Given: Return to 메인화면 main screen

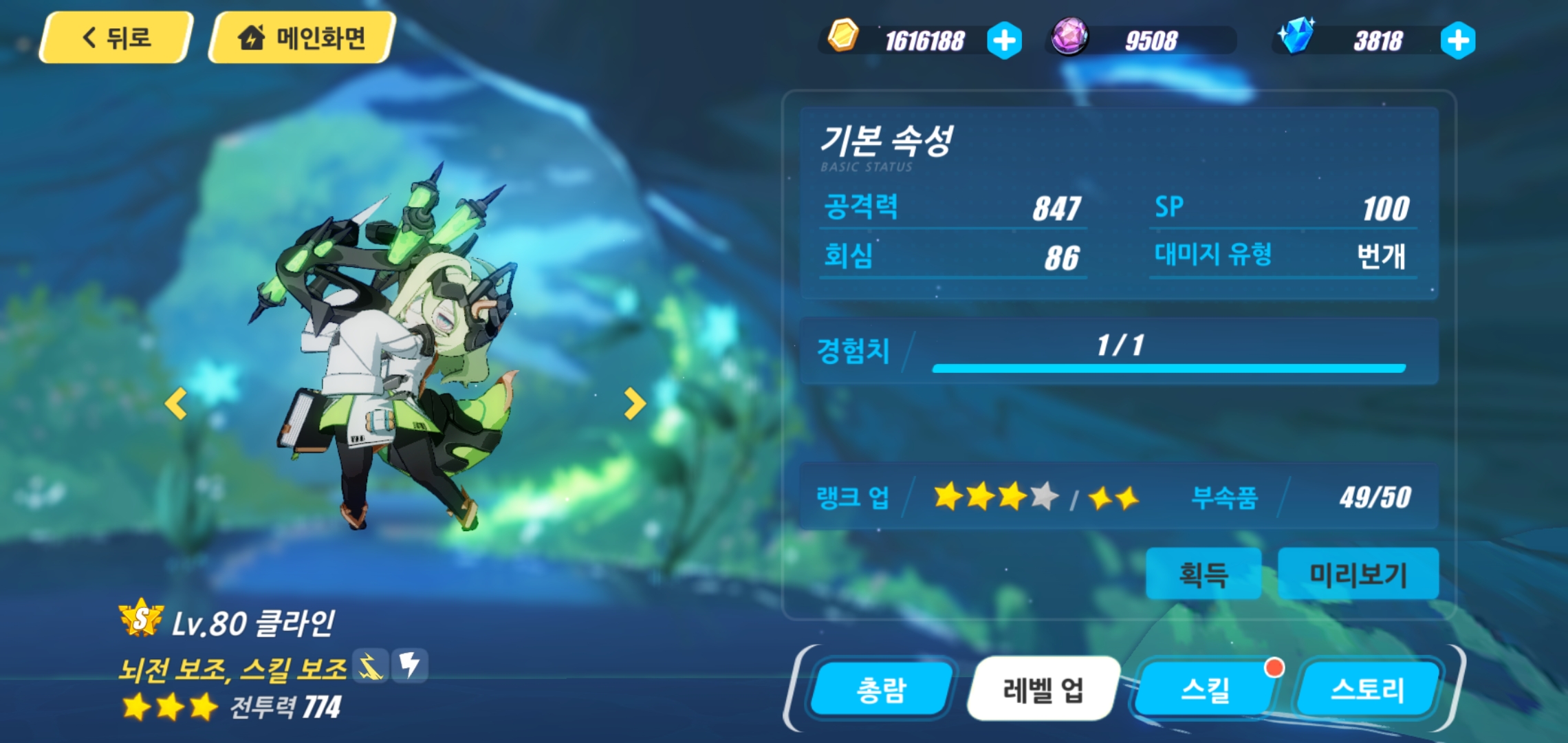Looking at the screenshot, I should click(301, 38).
